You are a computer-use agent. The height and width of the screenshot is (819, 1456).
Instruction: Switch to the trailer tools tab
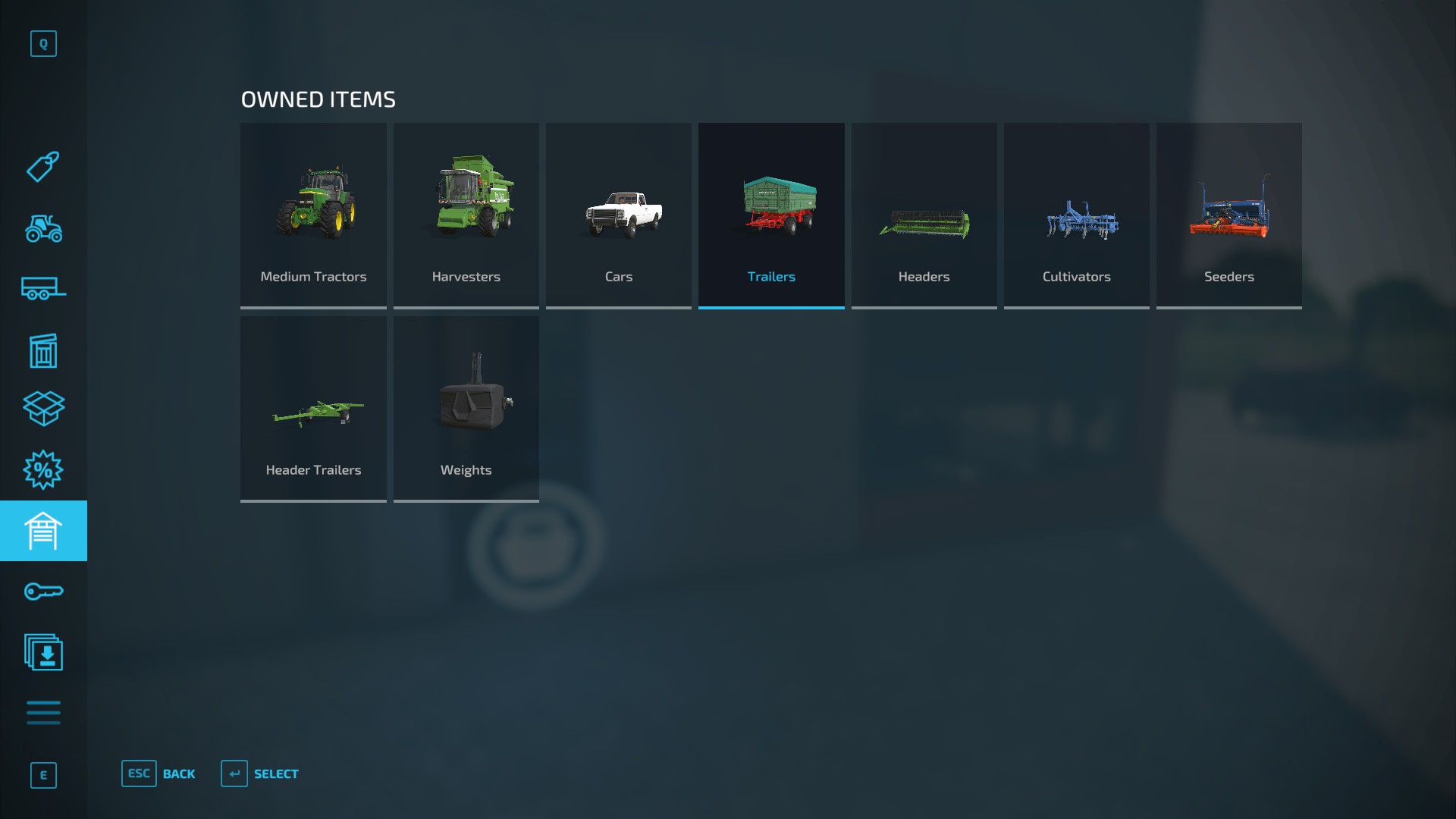(43, 289)
